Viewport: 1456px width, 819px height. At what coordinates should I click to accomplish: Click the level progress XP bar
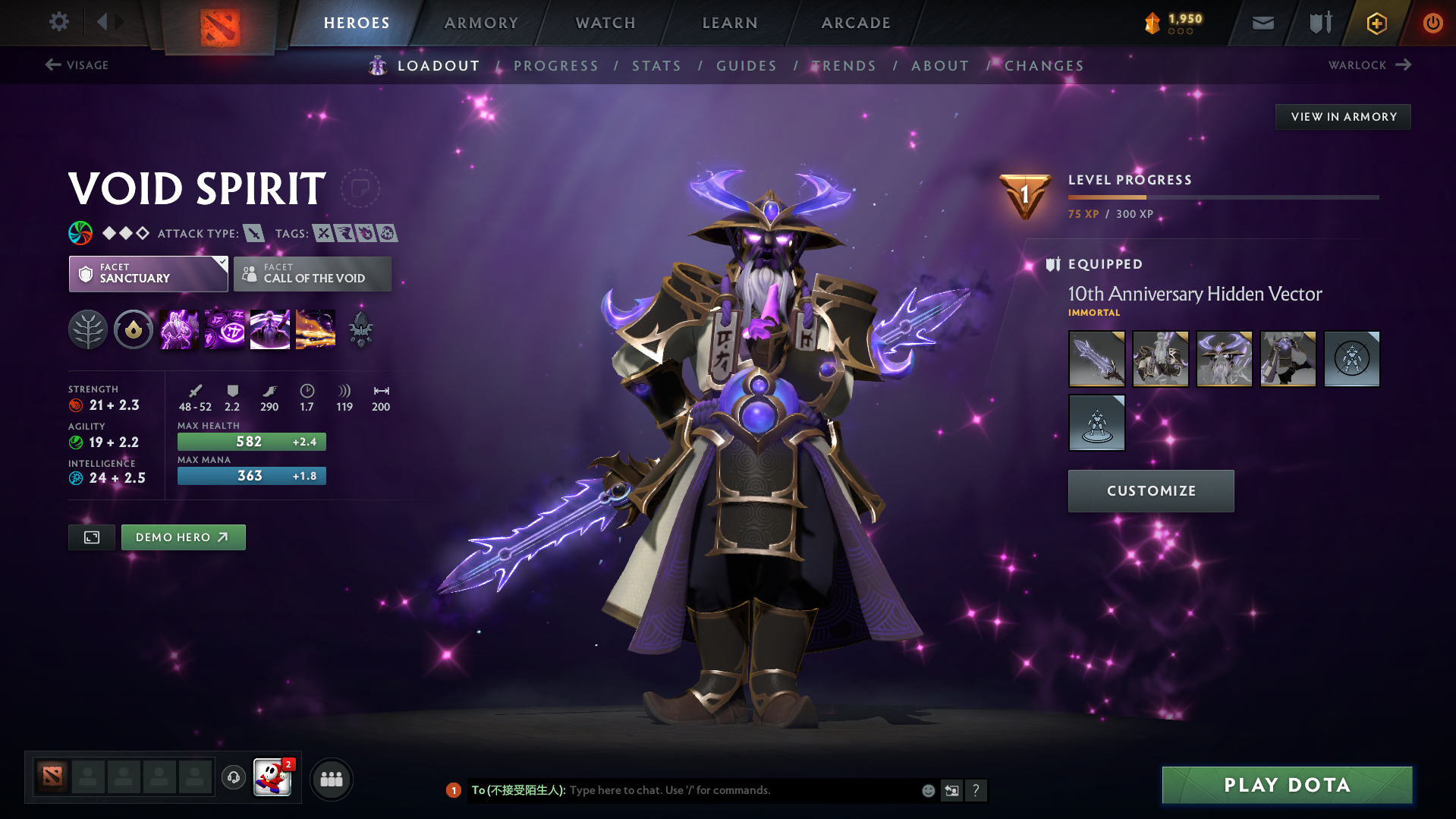(x=1222, y=197)
